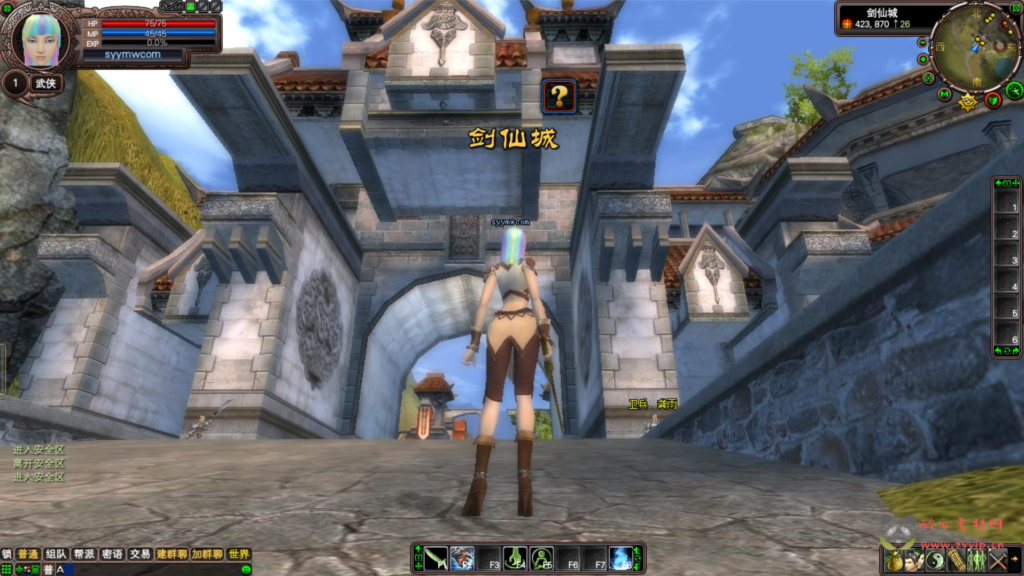Open the circular minimap

click(974, 46)
